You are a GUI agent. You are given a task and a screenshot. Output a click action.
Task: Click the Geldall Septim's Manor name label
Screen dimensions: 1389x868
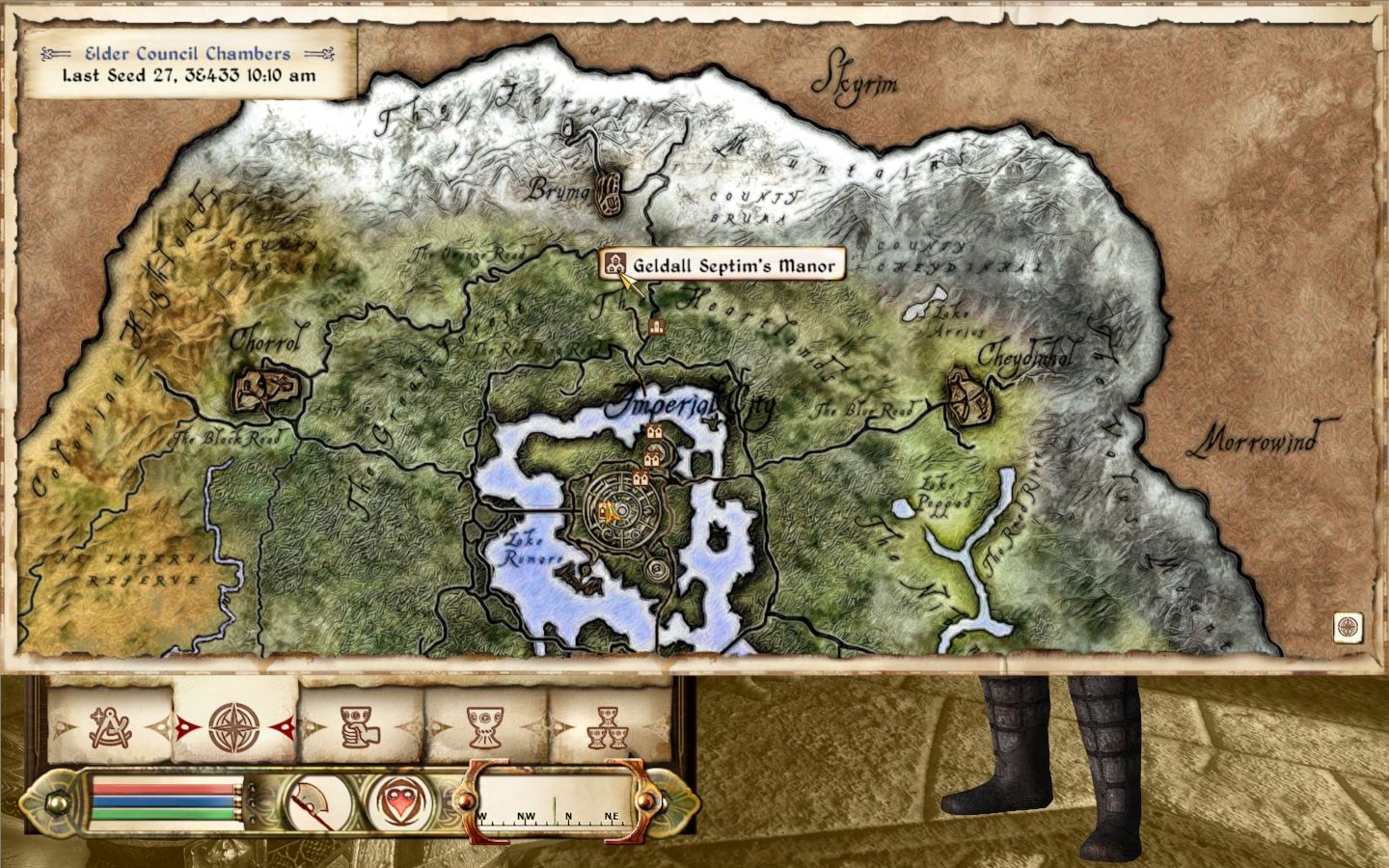[x=731, y=263]
